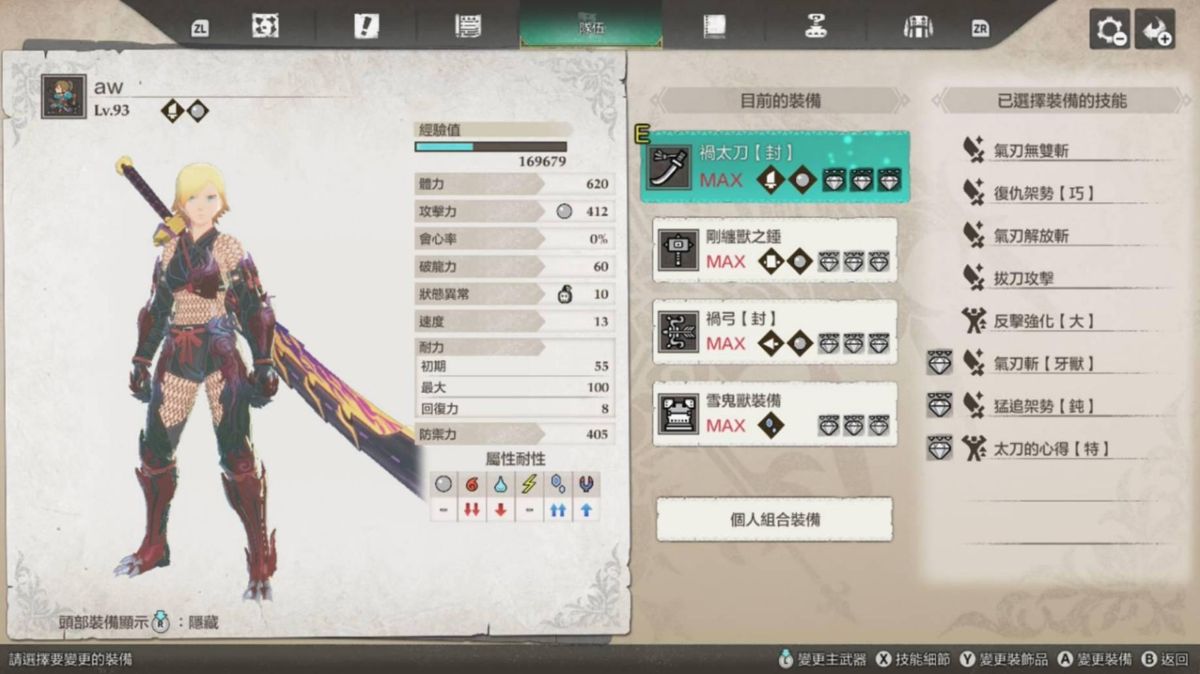This screenshot has width=1200, height=674.
Task: Switch to the joystick controls tab
Action: (x=816, y=27)
